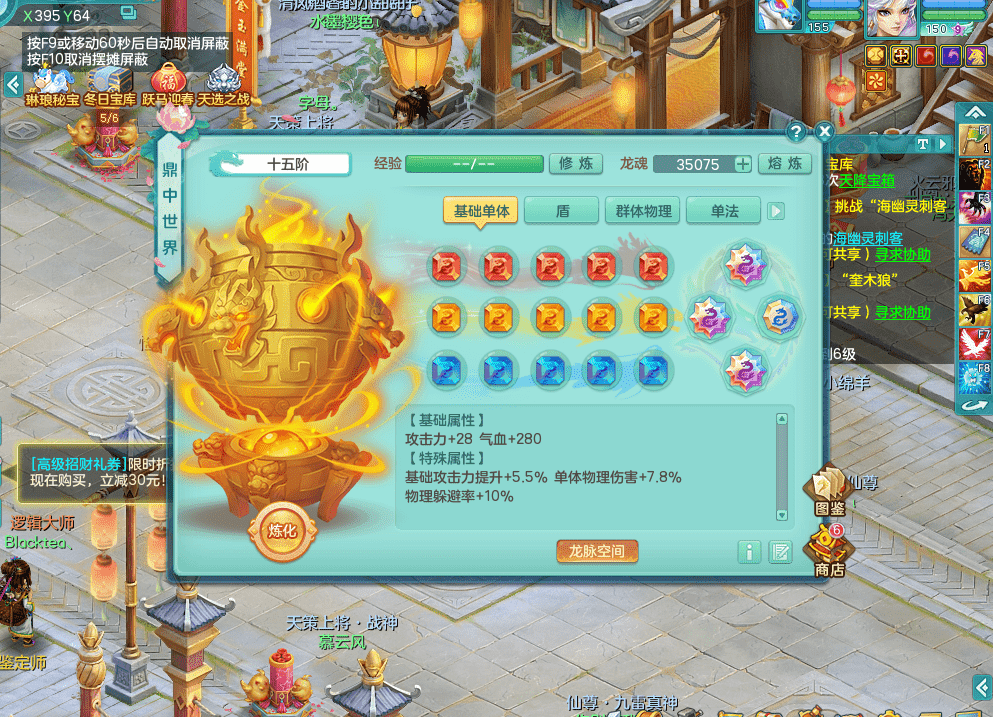The image size is (993, 717).
Task: Click the notepad edit icon
Action: click(780, 551)
